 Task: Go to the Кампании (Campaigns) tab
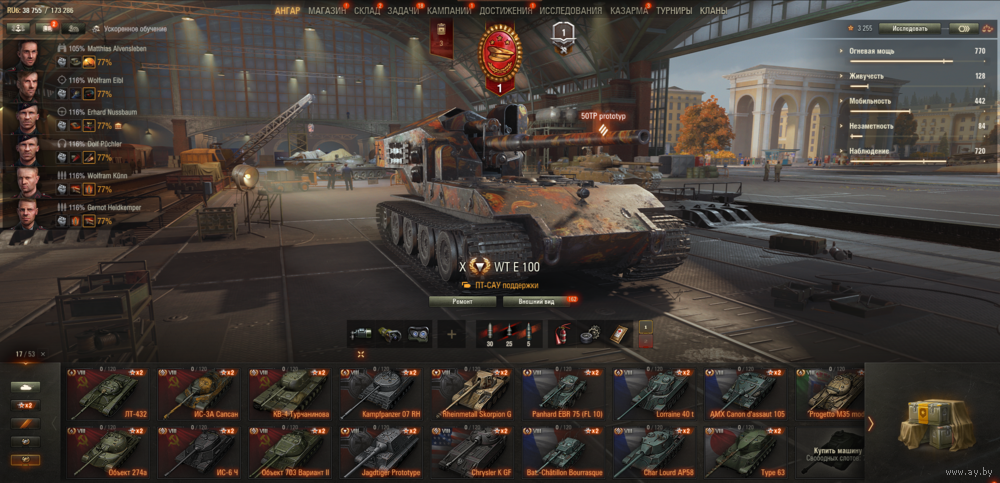pos(449,10)
